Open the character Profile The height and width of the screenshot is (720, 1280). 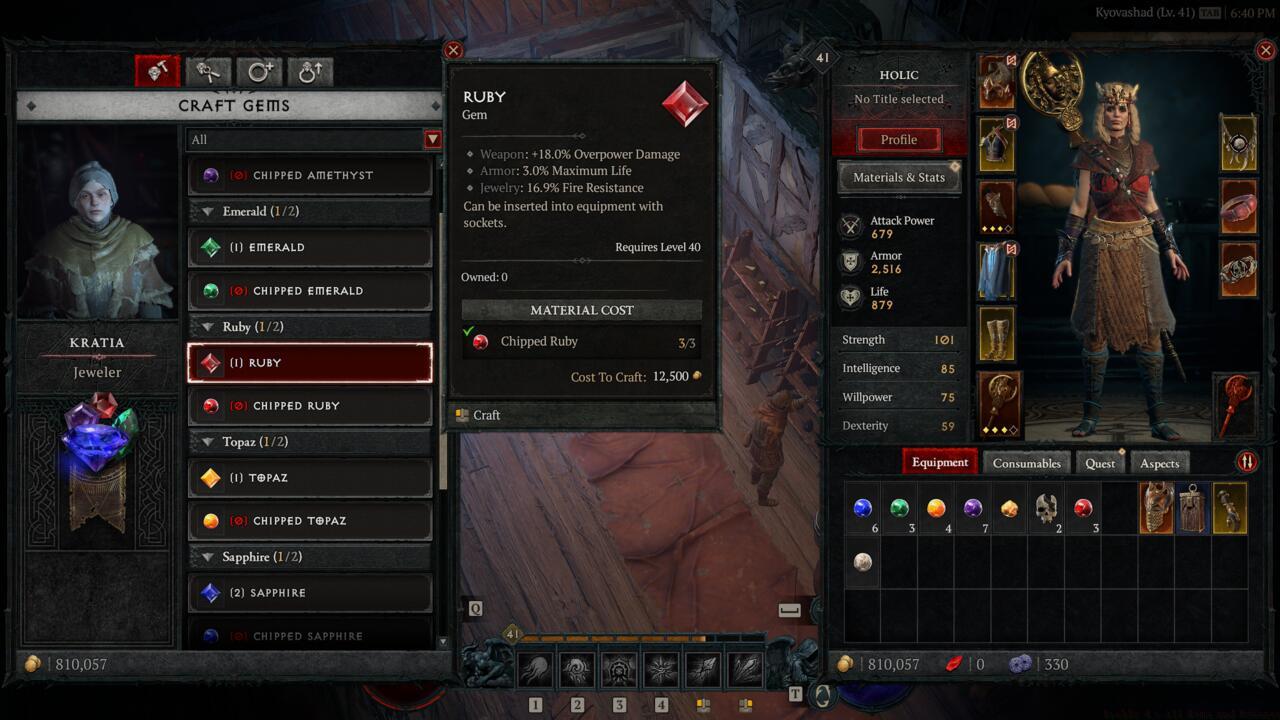[x=899, y=140]
